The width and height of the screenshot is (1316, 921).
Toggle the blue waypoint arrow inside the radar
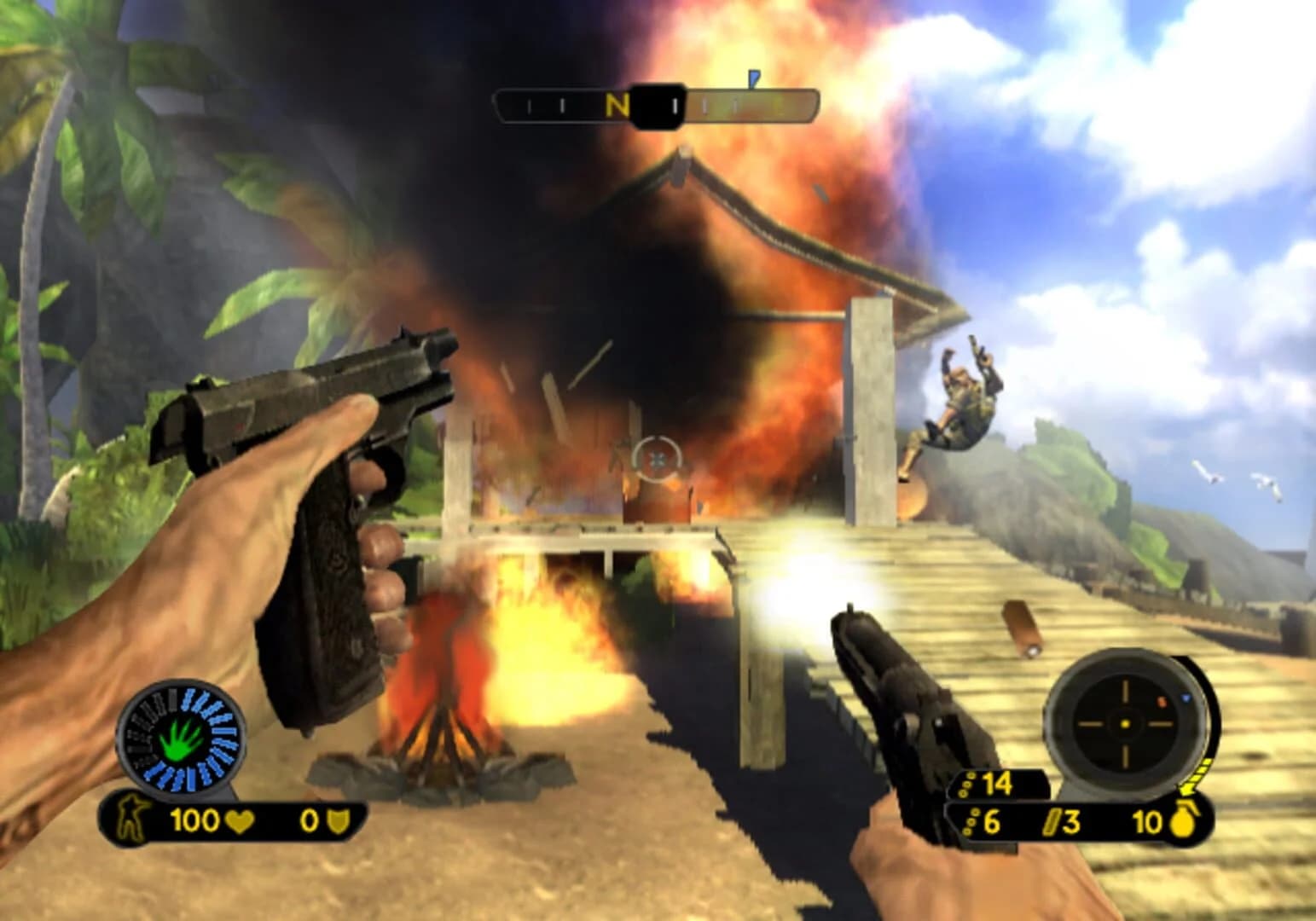(1186, 698)
